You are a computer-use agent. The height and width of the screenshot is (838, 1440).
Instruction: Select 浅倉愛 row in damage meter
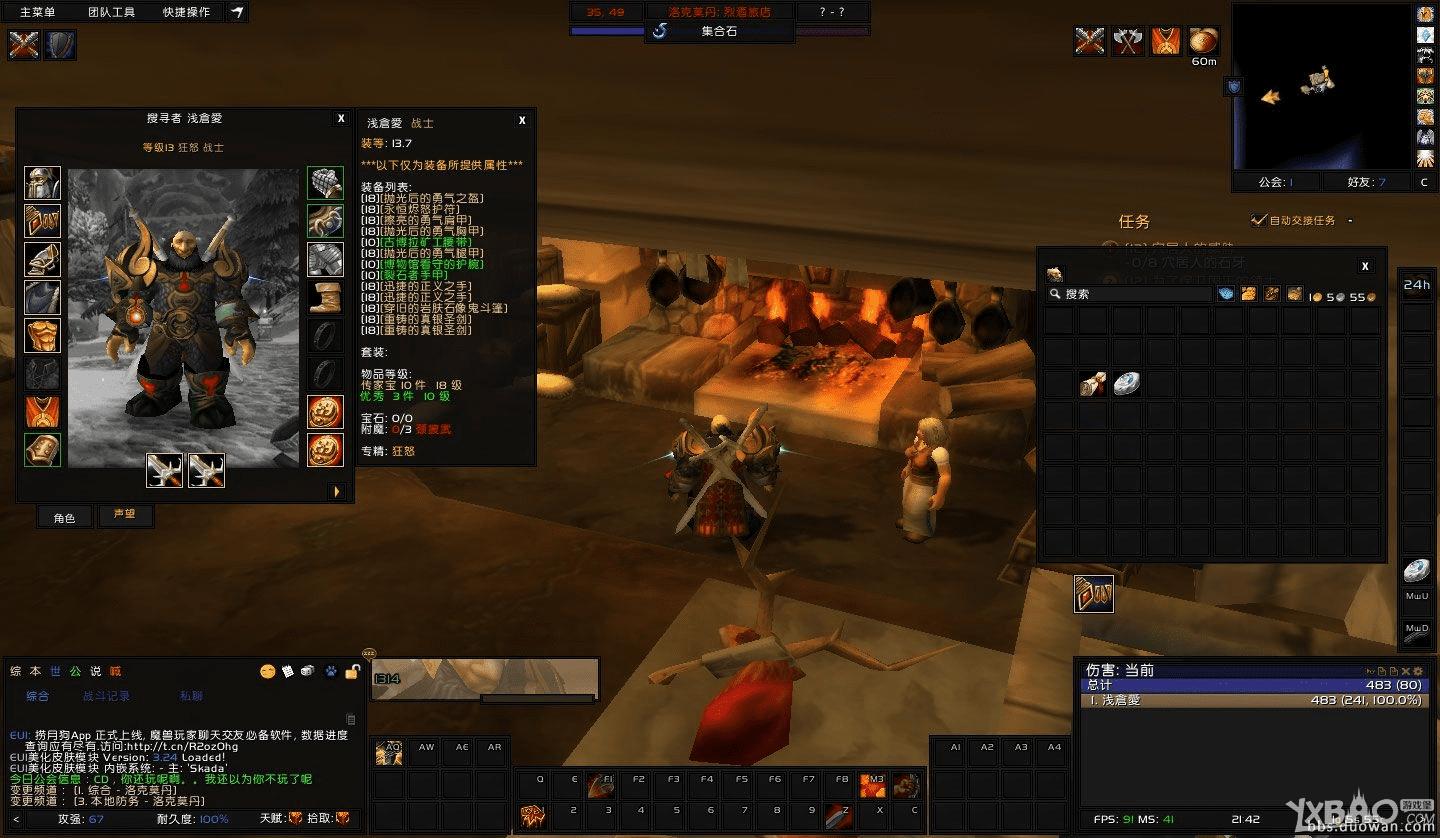tap(1255, 700)
